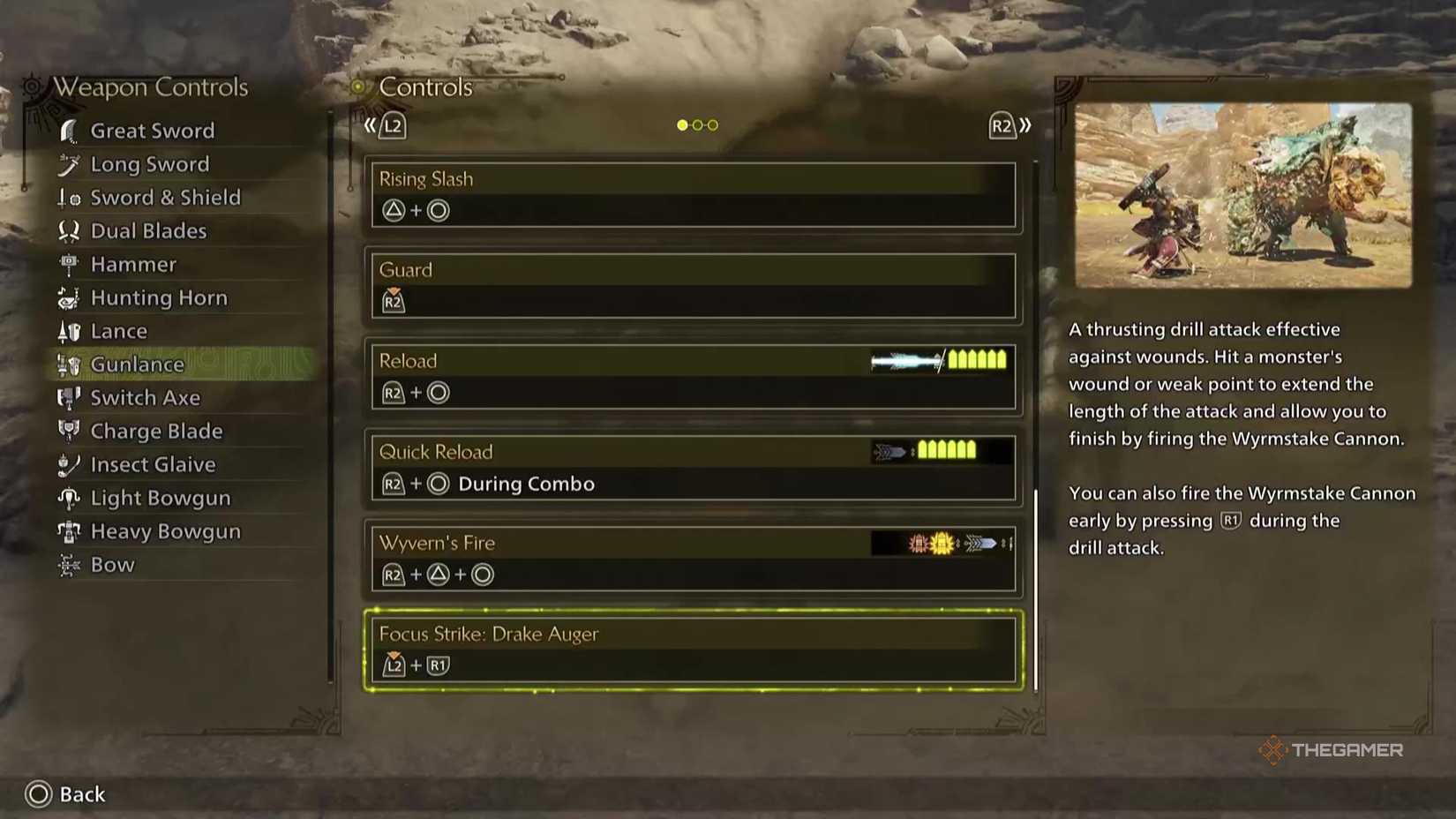Select the Great Sword weapon icon
Viewport: 1456px width, 819px height.
[x=69, y=130]
